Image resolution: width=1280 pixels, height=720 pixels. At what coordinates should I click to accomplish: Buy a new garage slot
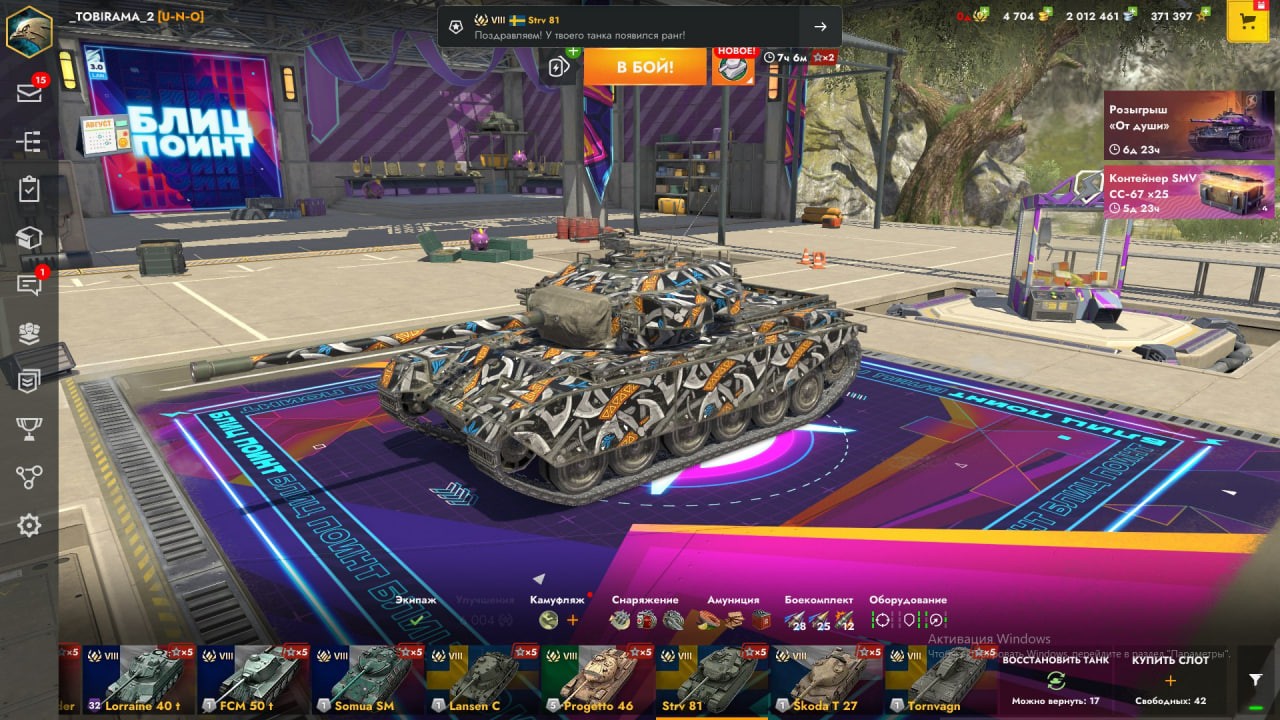click(1170, 680)
